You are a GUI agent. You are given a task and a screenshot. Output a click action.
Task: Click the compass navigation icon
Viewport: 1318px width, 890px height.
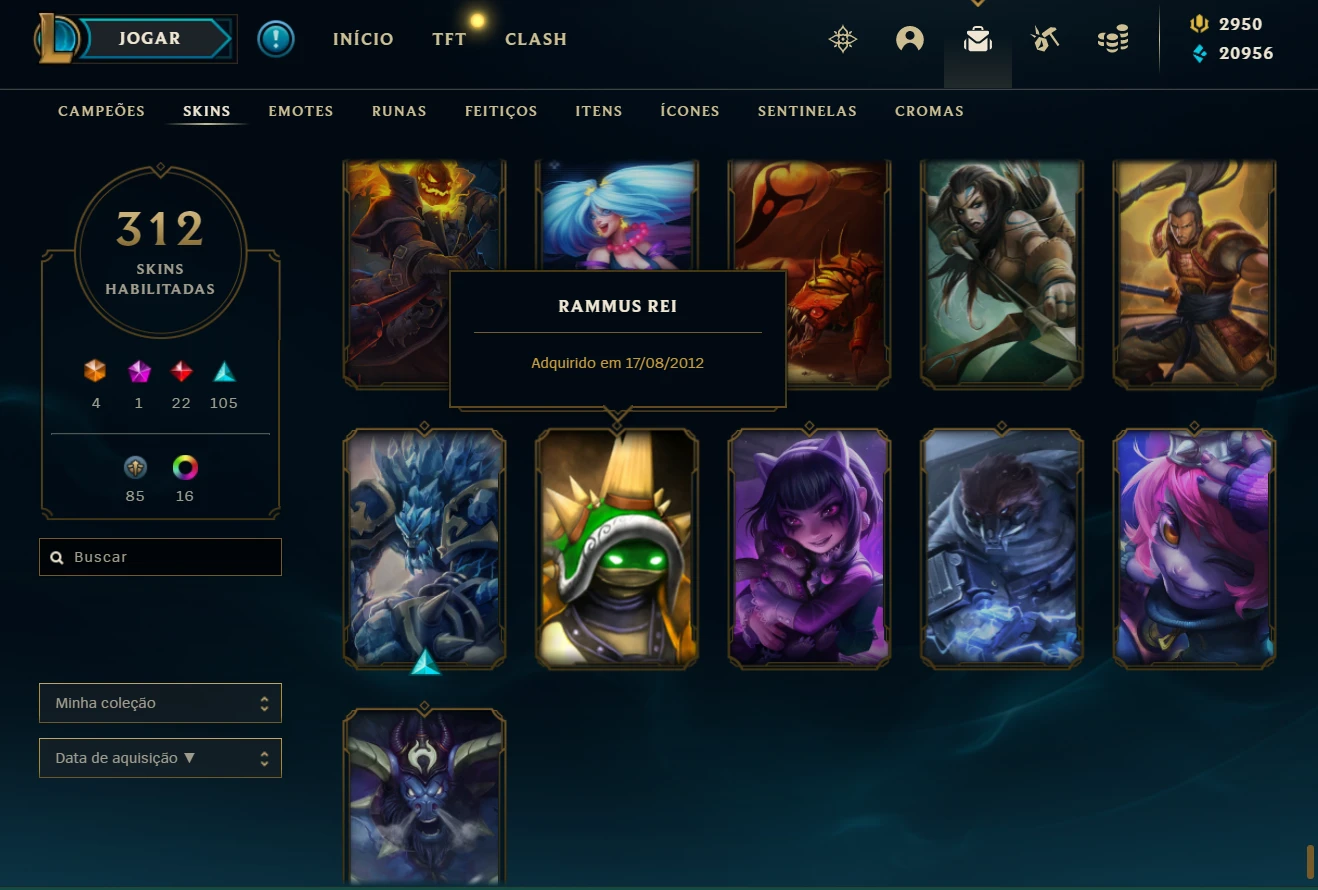pos(843,40)
